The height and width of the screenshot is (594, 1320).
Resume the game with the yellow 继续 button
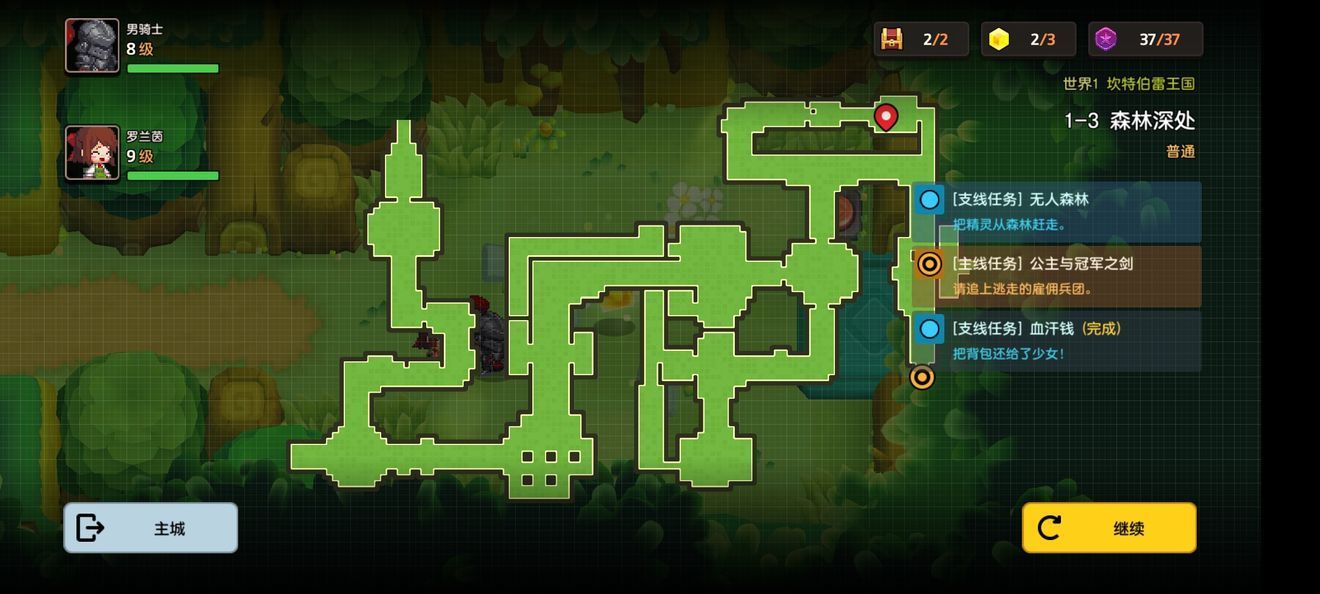pyautogui.click(x=1108, y=528)
